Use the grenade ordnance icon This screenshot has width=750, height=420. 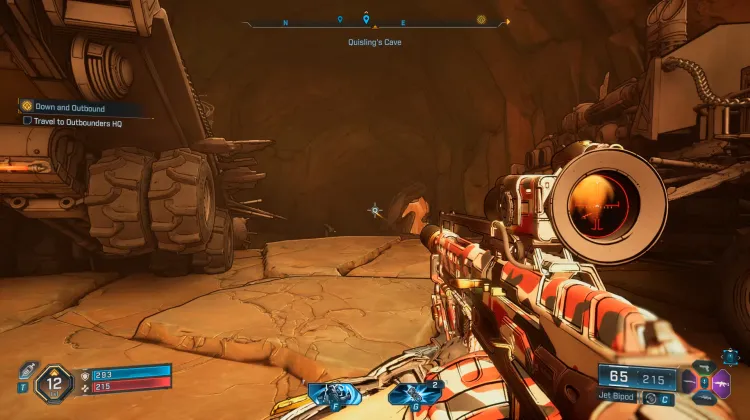[411, 393]
